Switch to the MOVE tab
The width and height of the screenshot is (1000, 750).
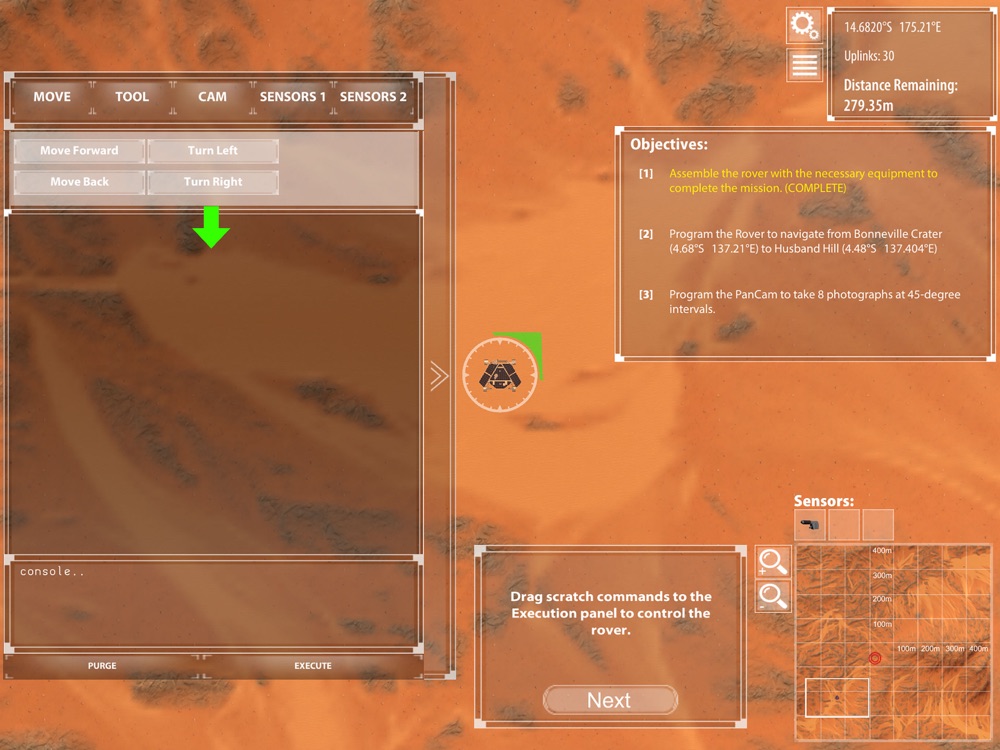pyautogui.click(x=52, y=97)
